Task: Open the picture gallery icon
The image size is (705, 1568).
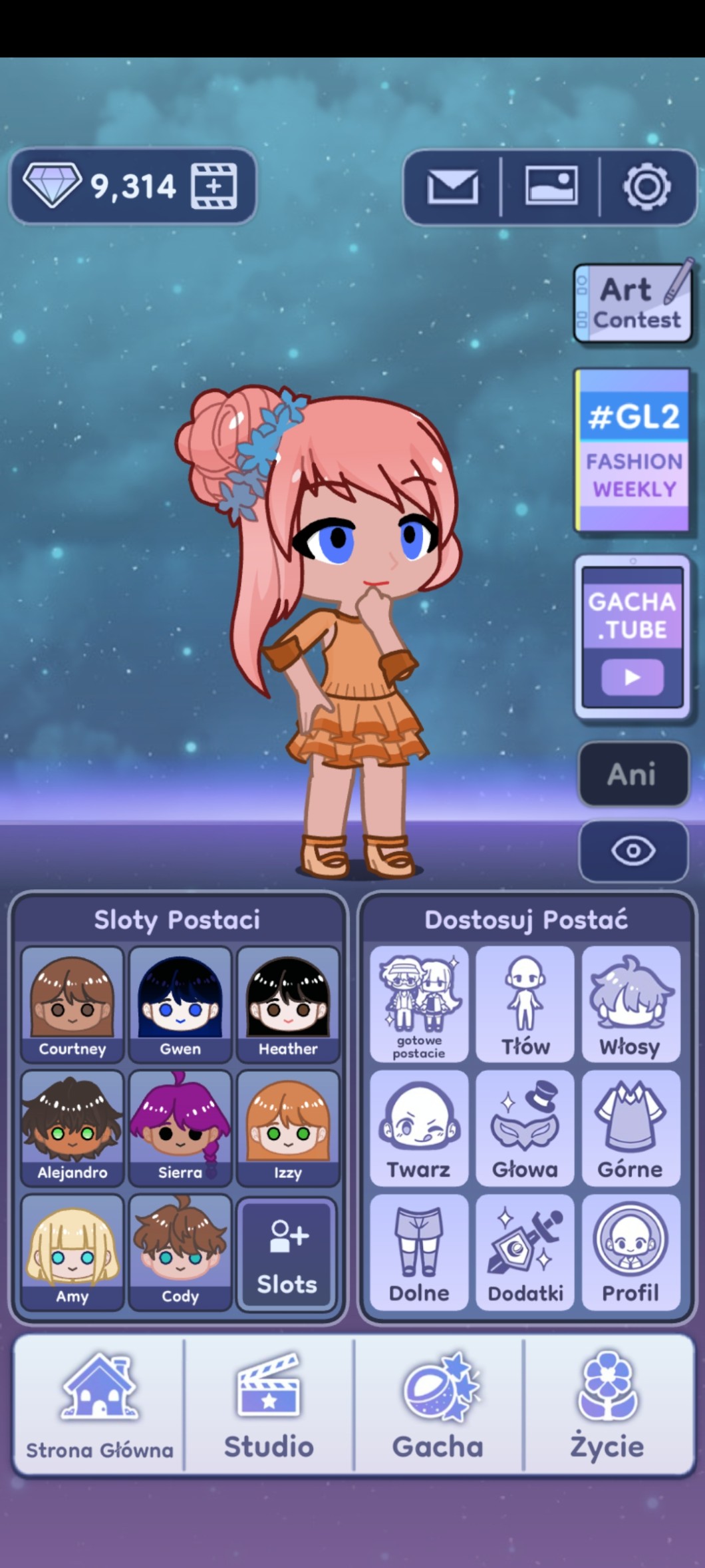Action: coord(551,186)
